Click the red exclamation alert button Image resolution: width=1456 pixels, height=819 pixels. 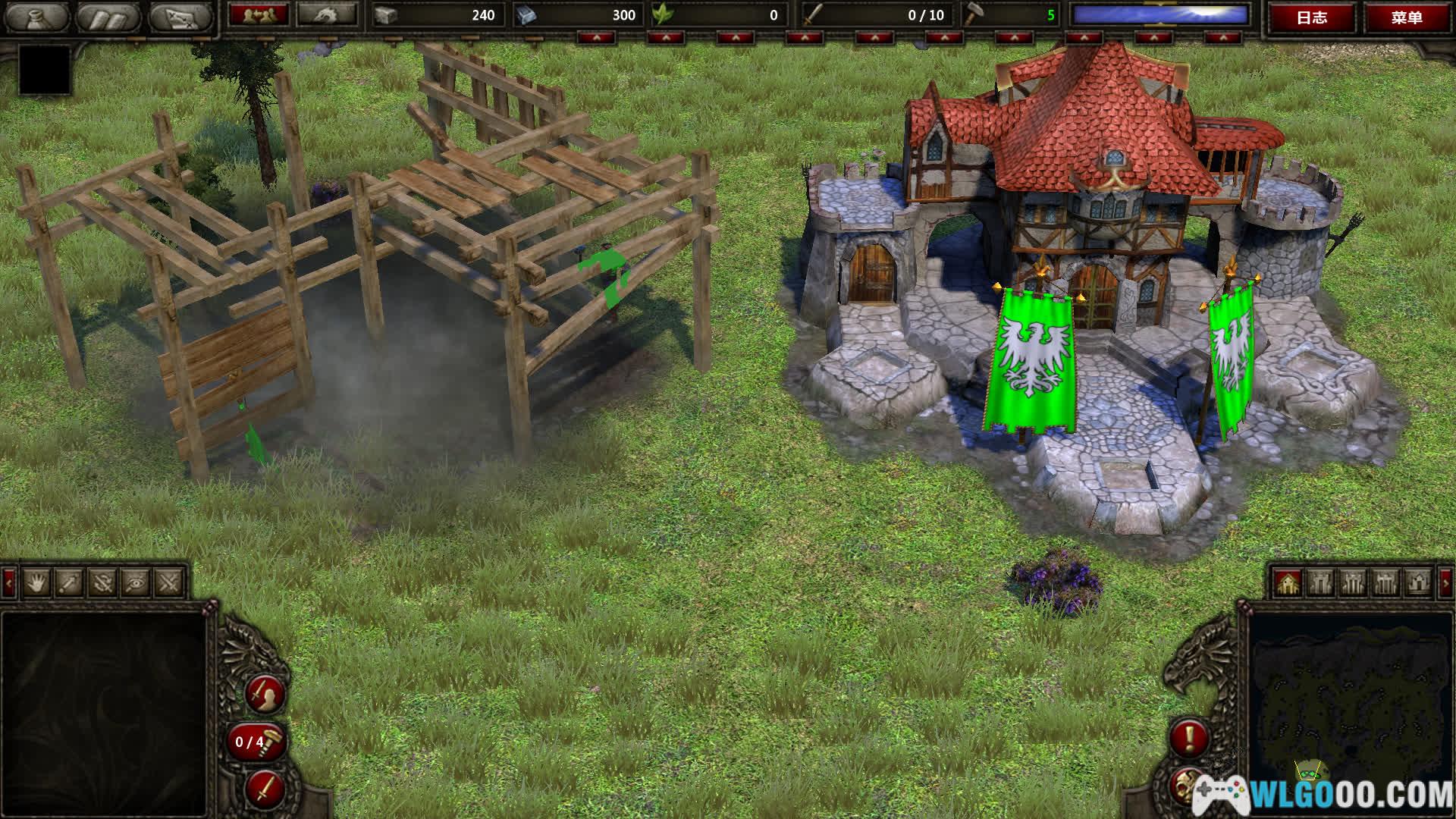[x=1189, y=736]
